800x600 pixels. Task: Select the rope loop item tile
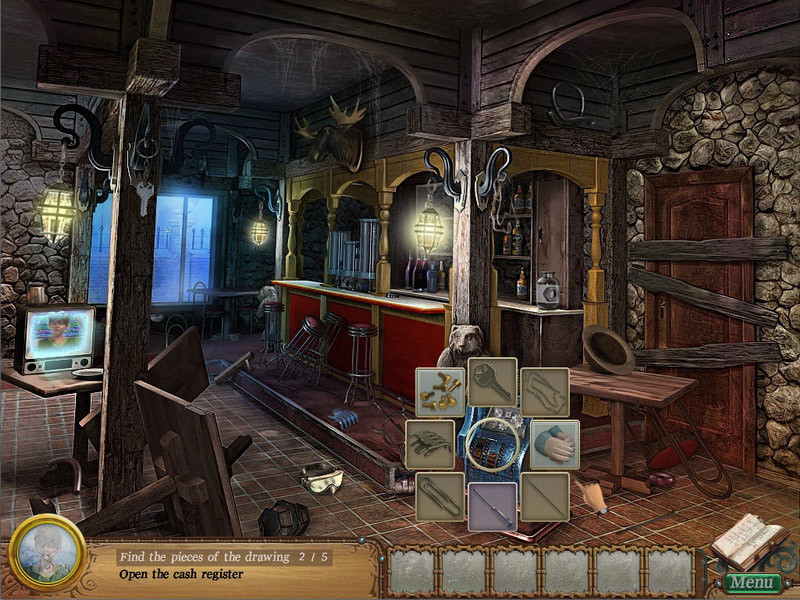tap(545, 392)
